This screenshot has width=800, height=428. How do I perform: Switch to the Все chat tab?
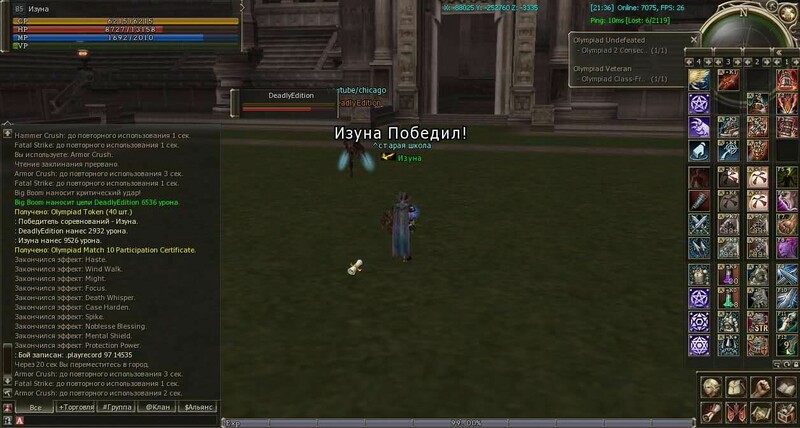[35, 408]
